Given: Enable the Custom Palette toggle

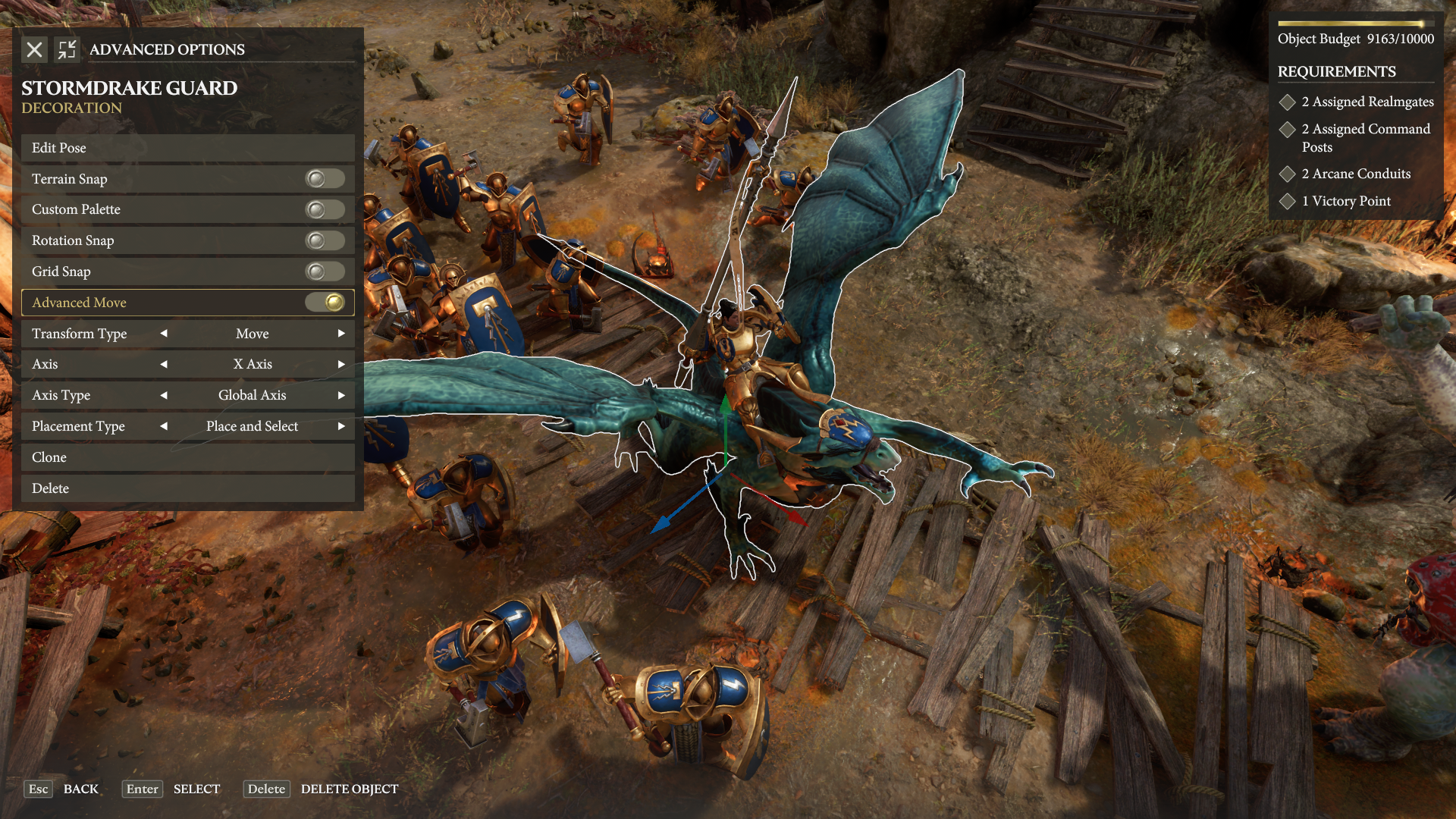Looking at the screenshot, I should coord(325,209).
